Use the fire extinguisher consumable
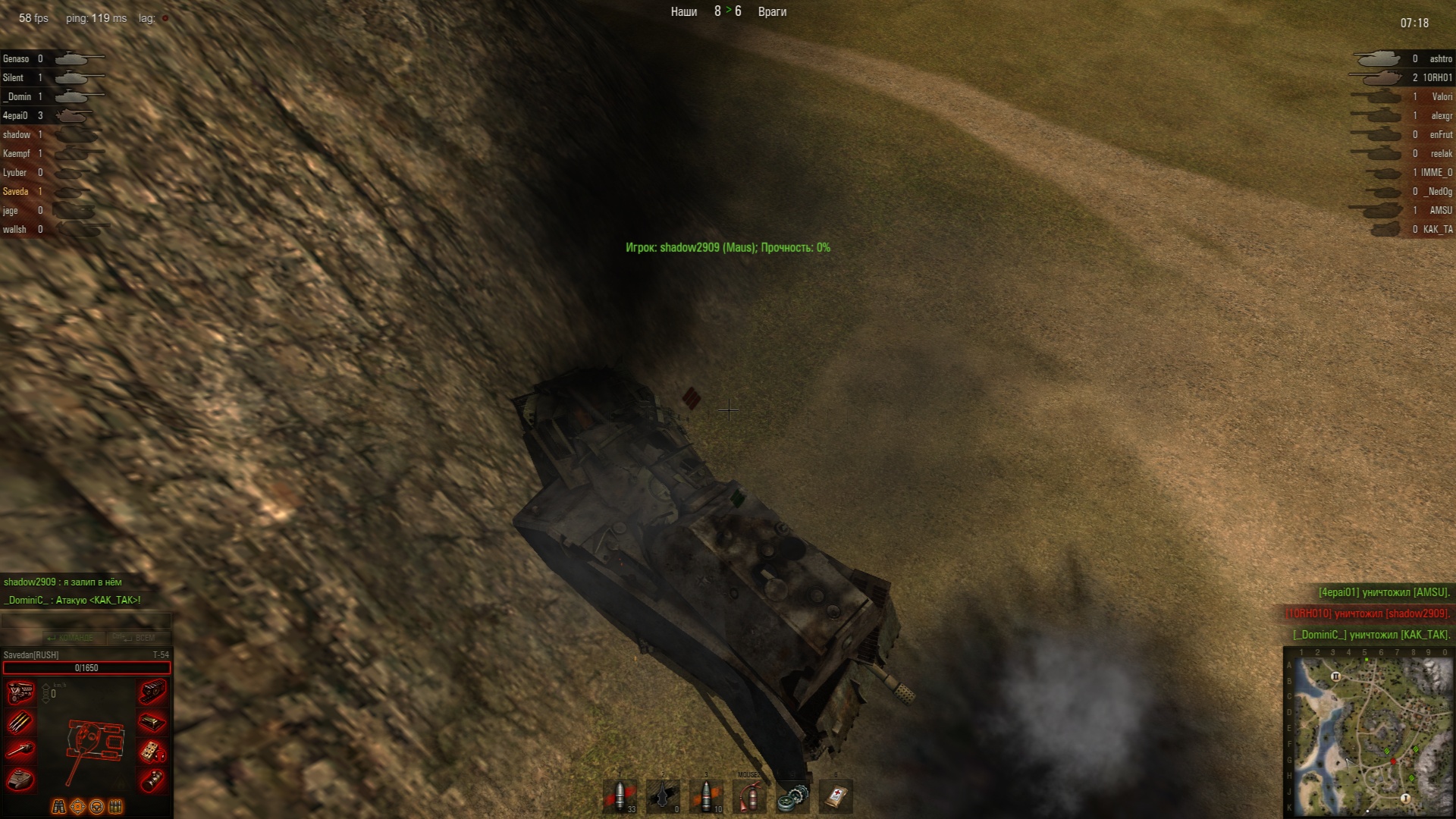 (749, 797)
